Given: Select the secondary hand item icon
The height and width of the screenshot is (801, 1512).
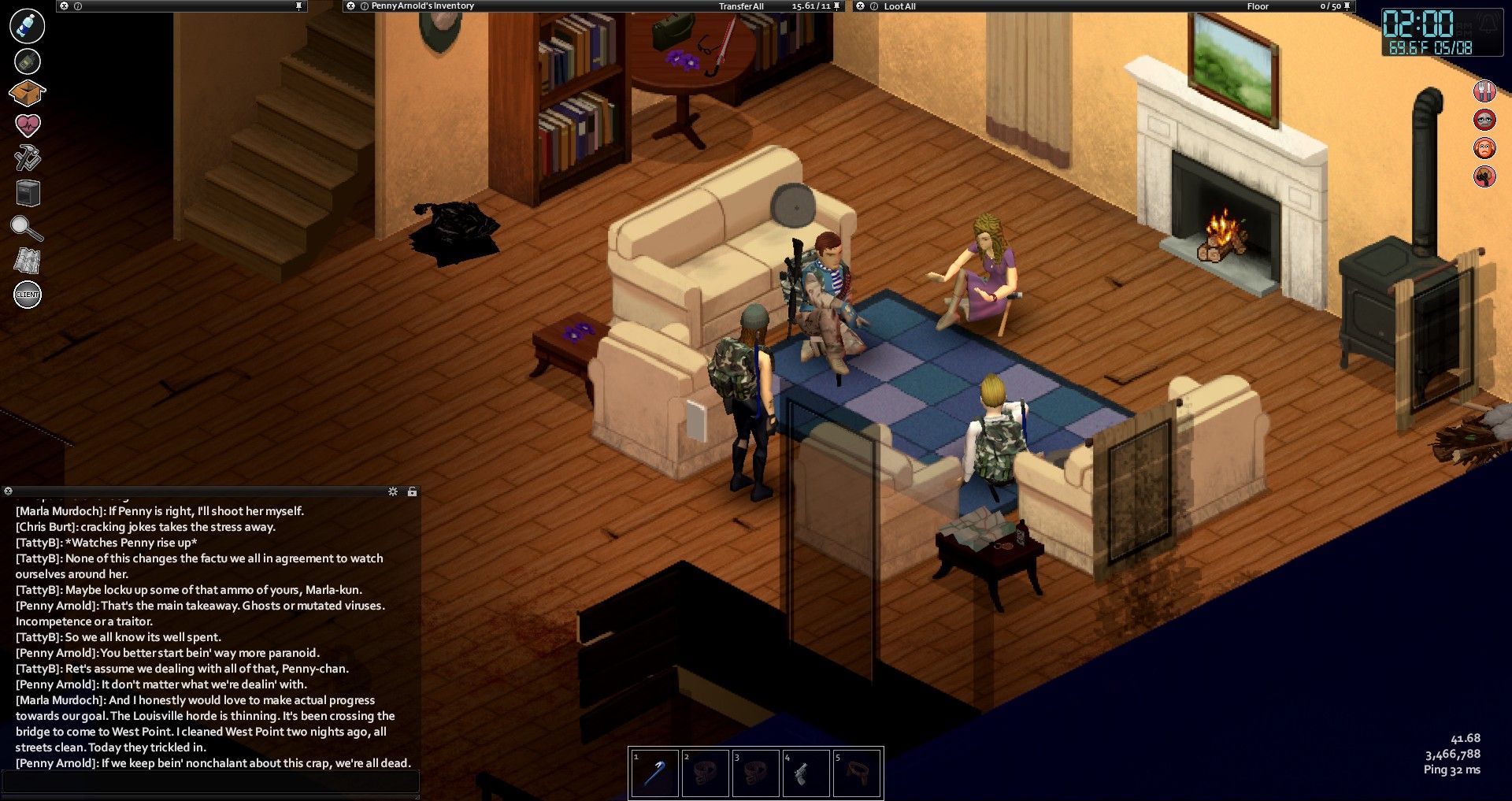Looking at the screenshot, I should point(28,61).
